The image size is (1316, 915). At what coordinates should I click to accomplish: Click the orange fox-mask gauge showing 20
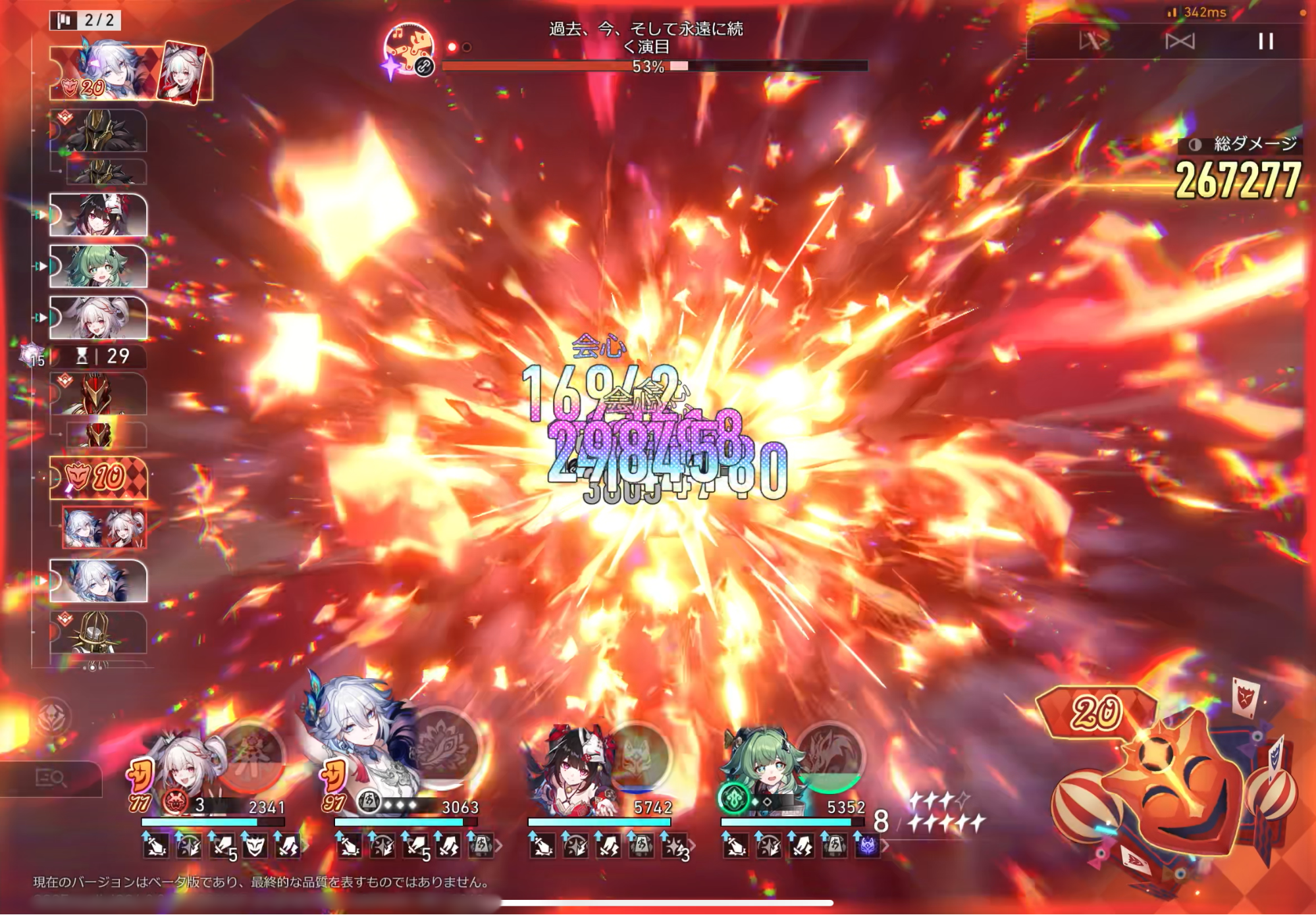pyautogui.click(x=1095, y=712)
